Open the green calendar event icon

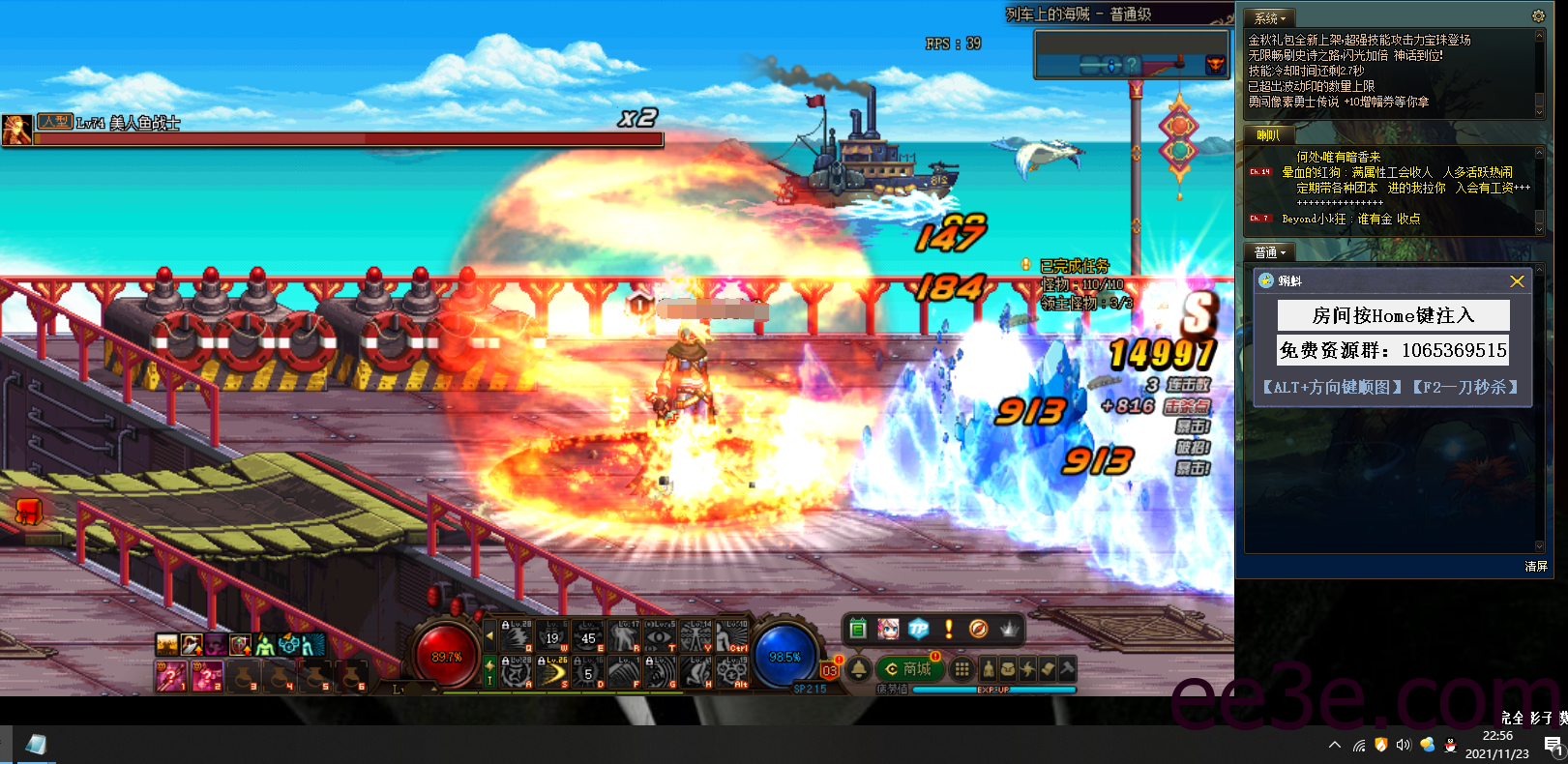pos(859,629)
